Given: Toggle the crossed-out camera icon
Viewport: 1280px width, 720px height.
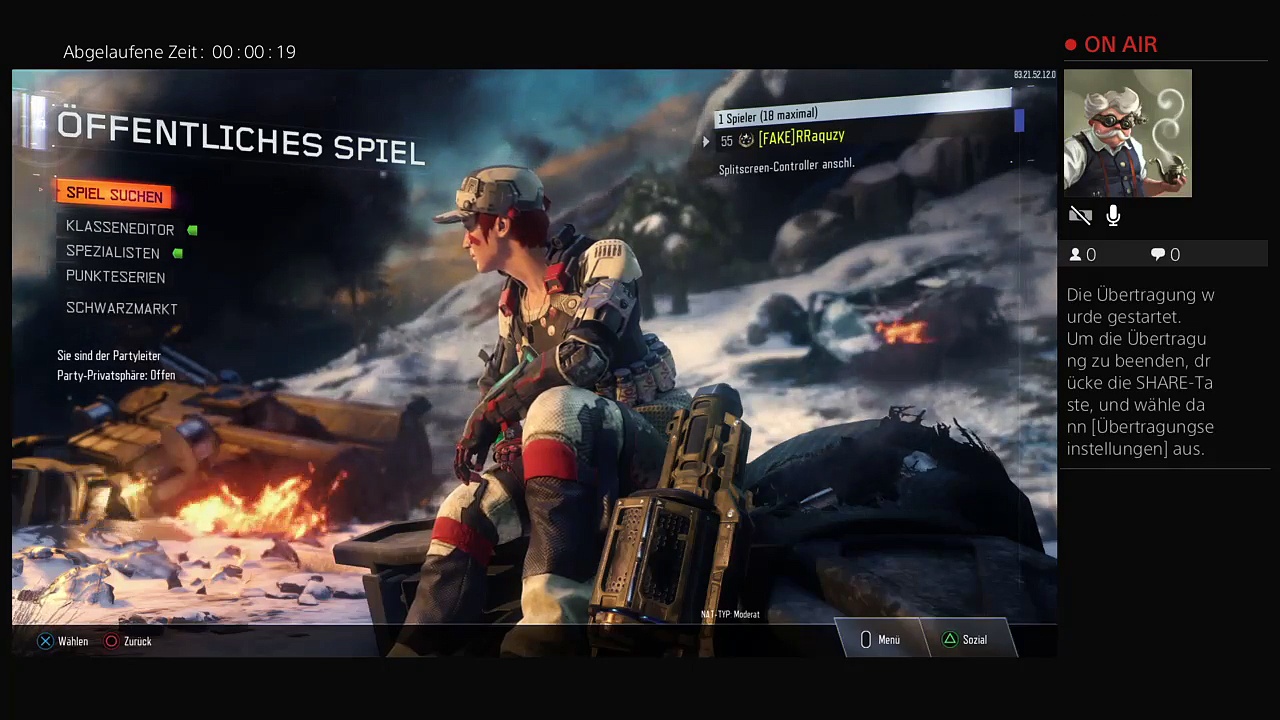Looking at the screenshot, I should tap(1080, 216).
